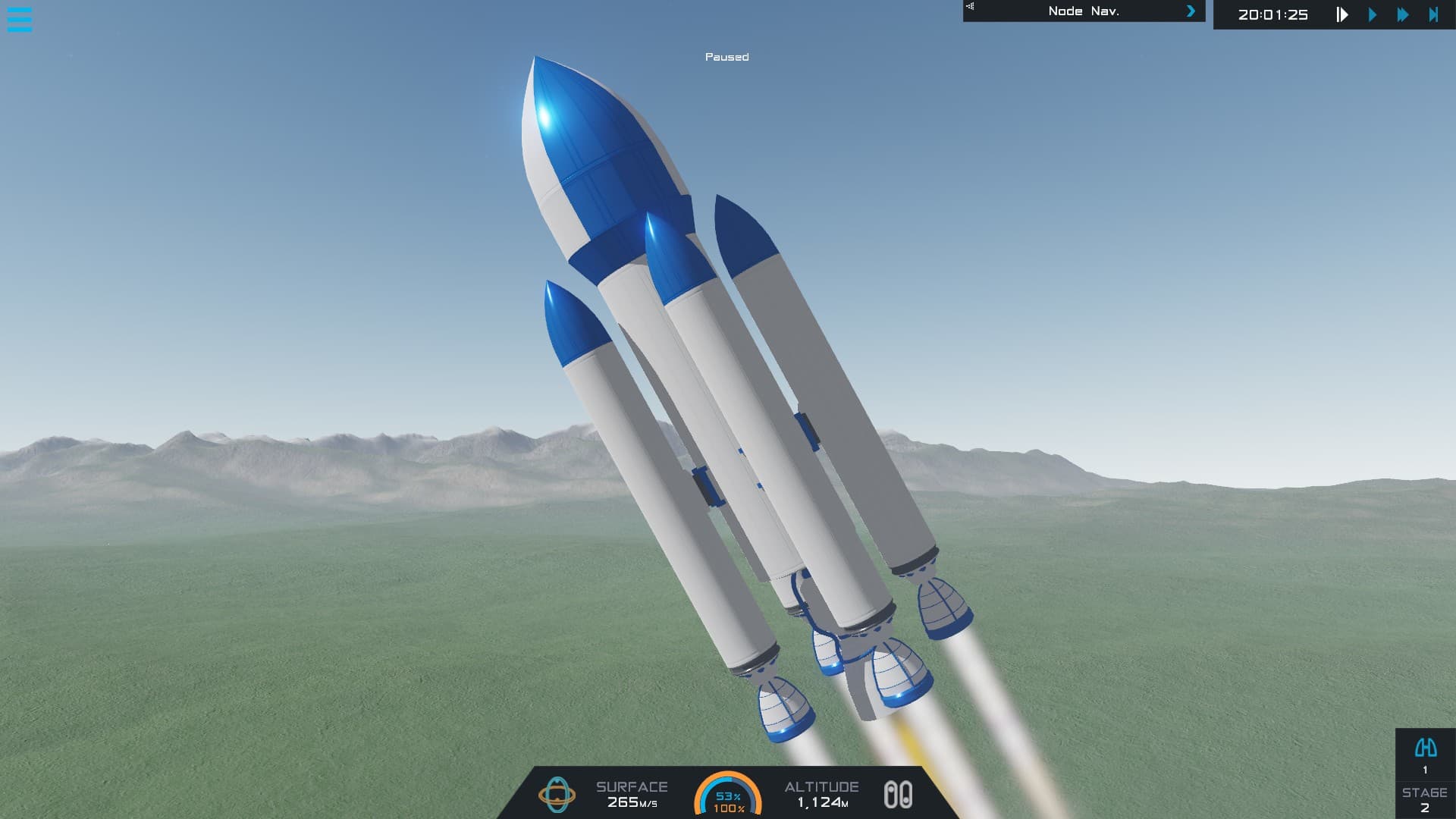Screen dimensions: 1456x819
Task: Engage fastest time warp with double-arrow icon
Action: [1404, 13]
